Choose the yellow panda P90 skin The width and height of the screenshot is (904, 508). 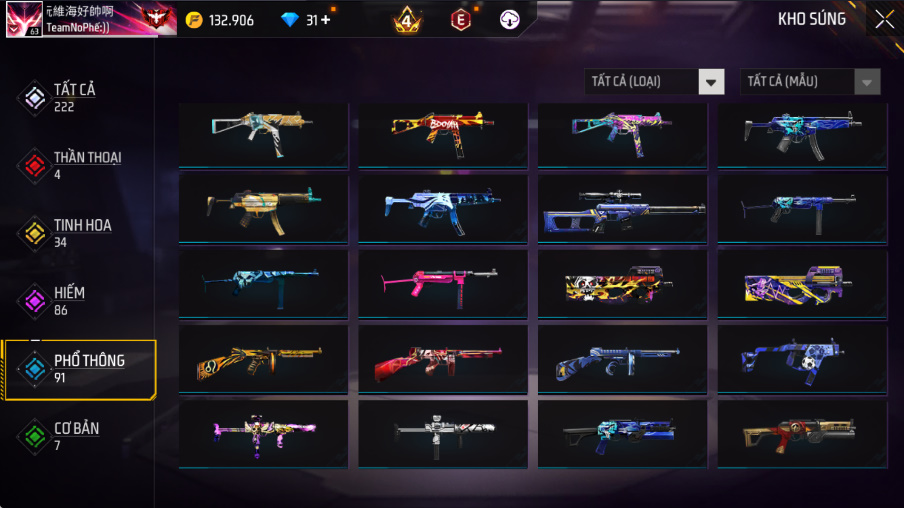[622, 284]
